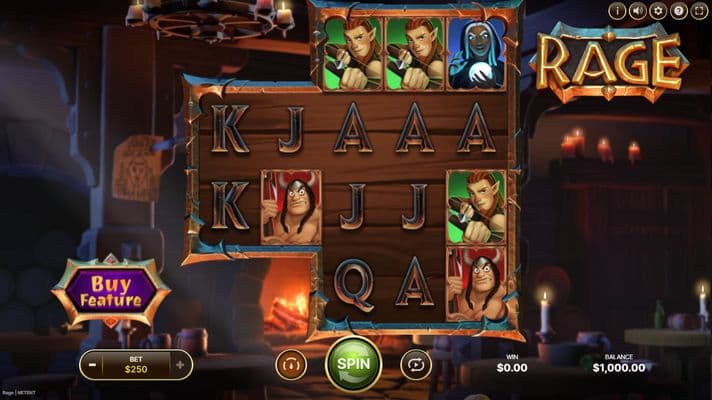Open the game info panel

click(x=617, y=11)
